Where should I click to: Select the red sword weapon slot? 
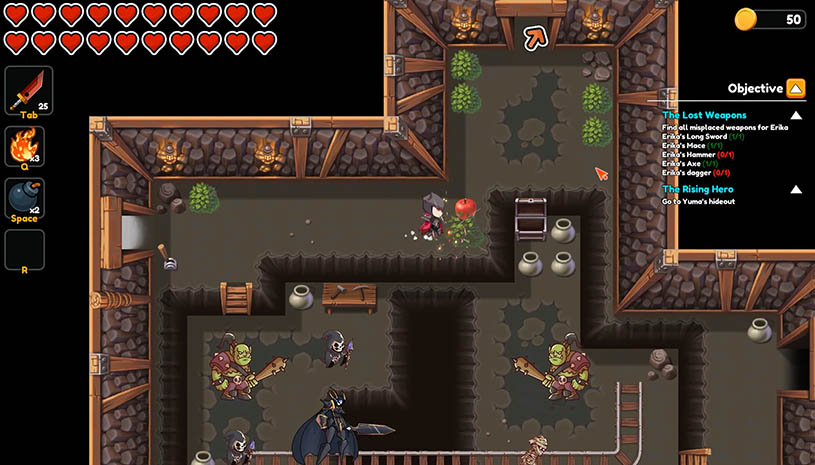pyautogui.click(x=24, y=91)
